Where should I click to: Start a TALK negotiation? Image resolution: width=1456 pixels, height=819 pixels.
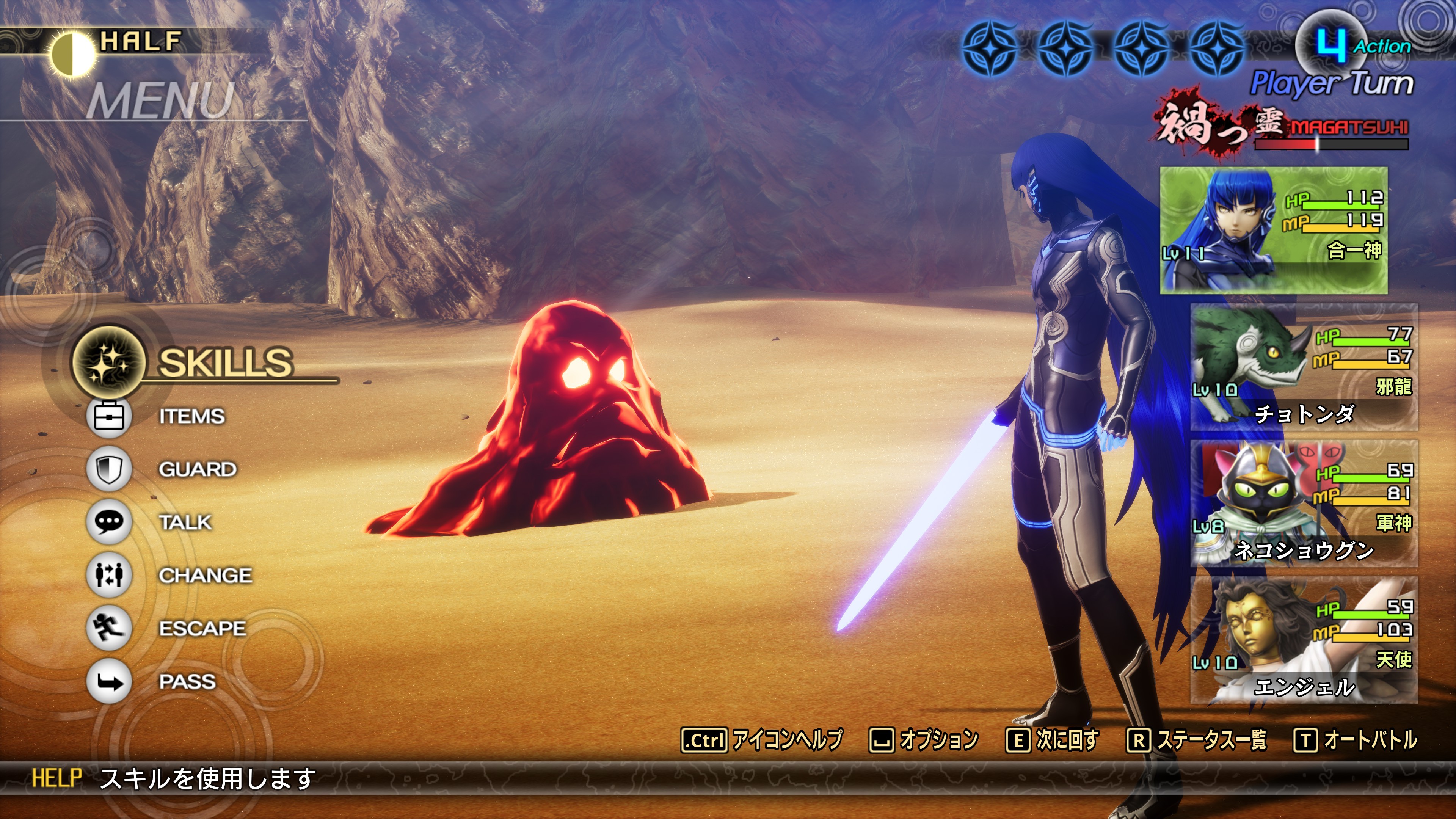coord(185,522)
